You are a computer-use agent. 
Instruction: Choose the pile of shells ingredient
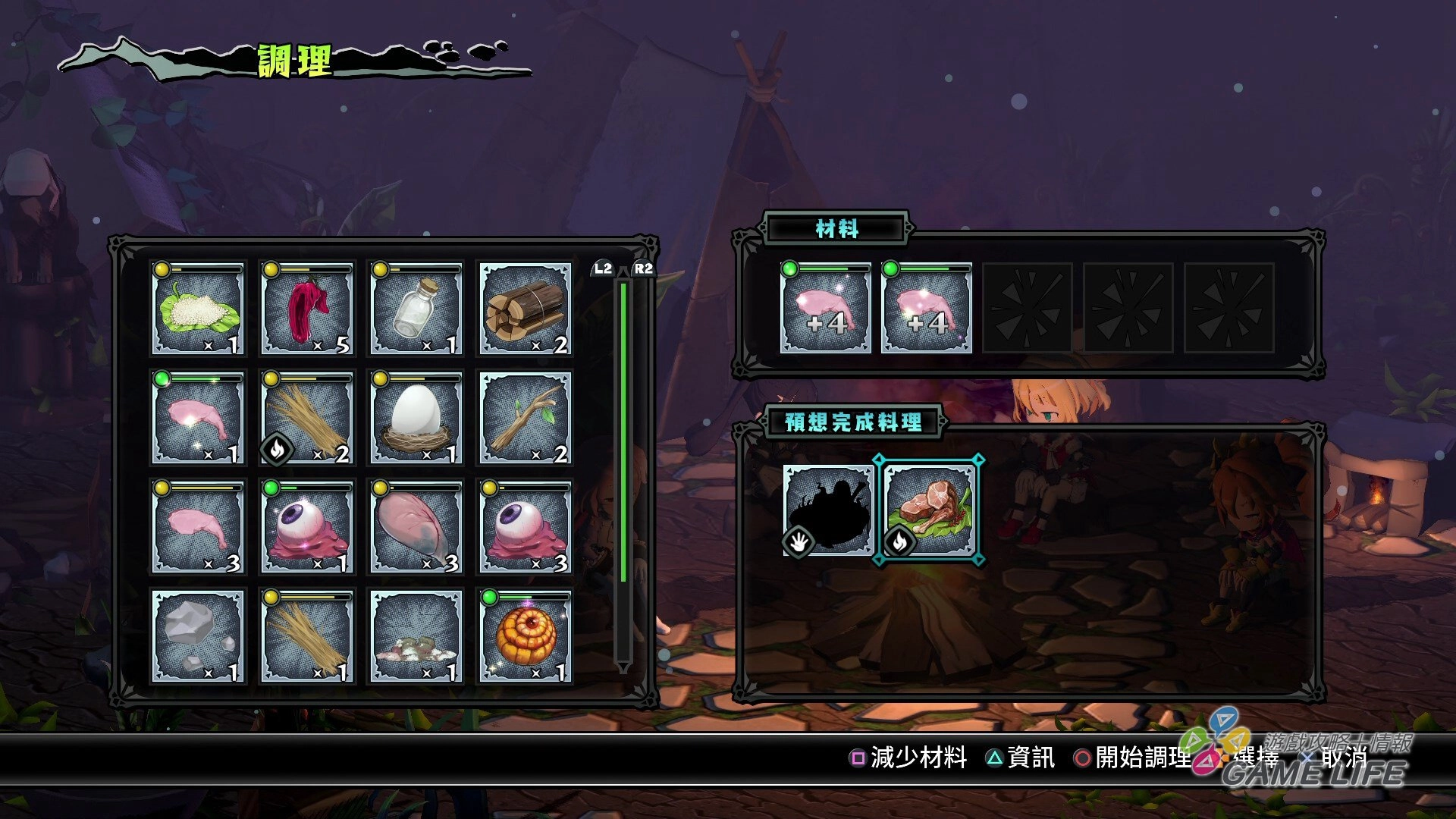(x=416, y=636)
